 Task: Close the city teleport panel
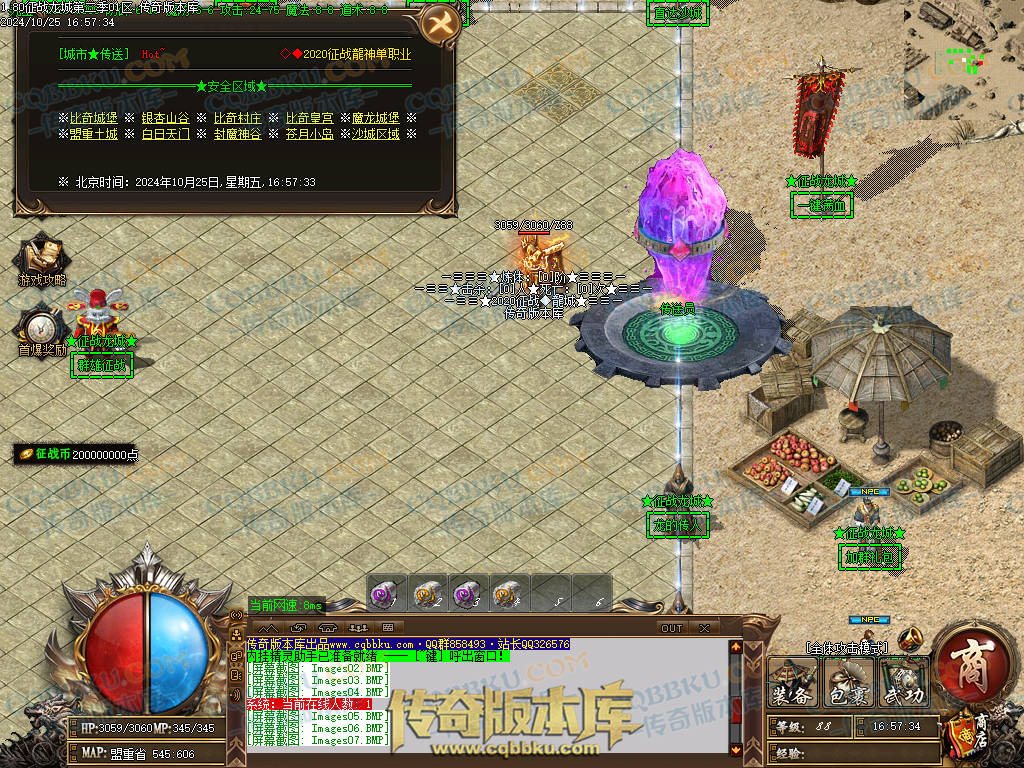point(438,25)
